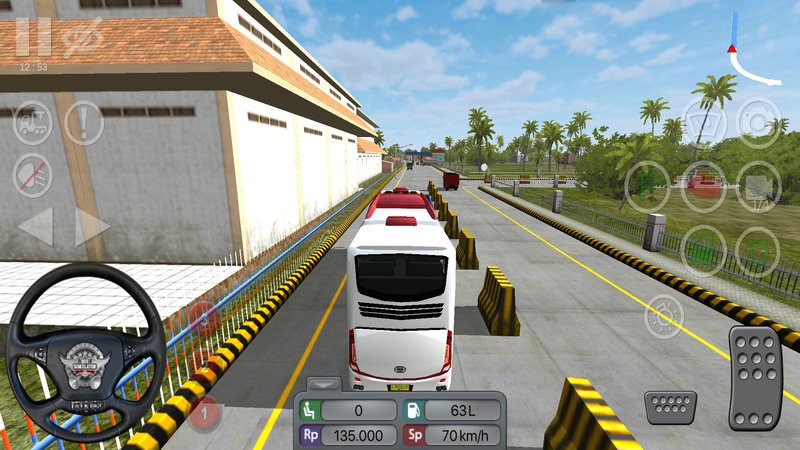Screen dimensions: 800x450
Task: Step on the tall gas pedal
Action: tap(754, 375)
